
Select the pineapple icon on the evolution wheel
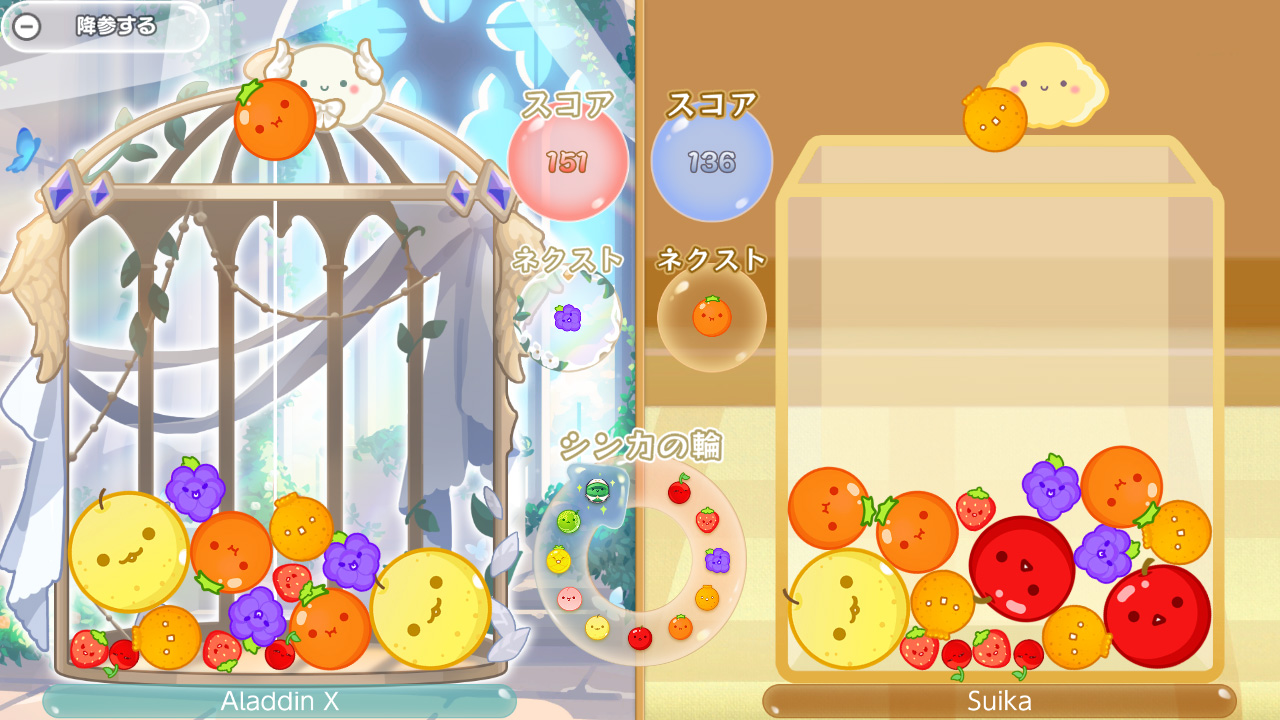558,560
